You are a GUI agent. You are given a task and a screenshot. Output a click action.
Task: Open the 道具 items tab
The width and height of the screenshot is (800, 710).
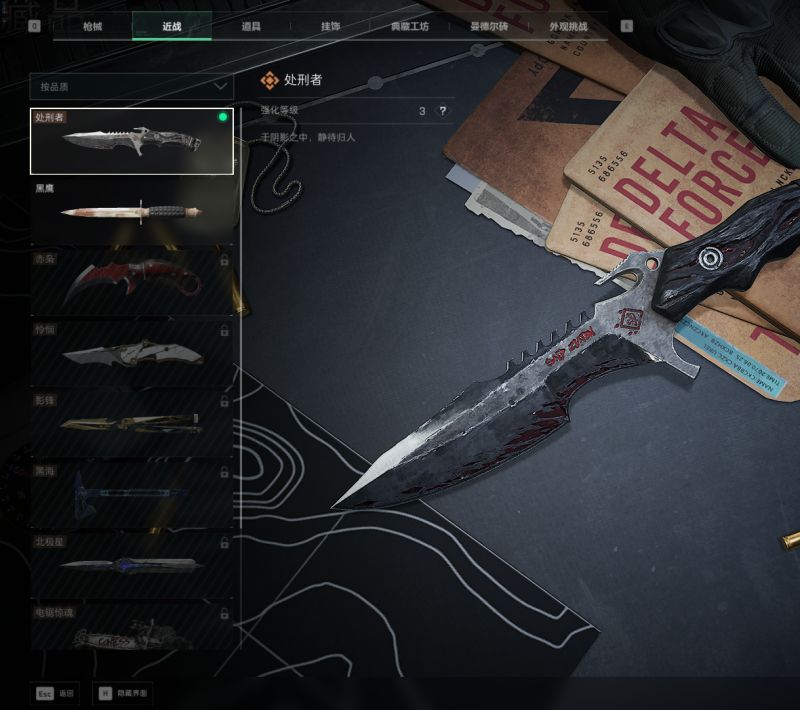coord(250,26)
